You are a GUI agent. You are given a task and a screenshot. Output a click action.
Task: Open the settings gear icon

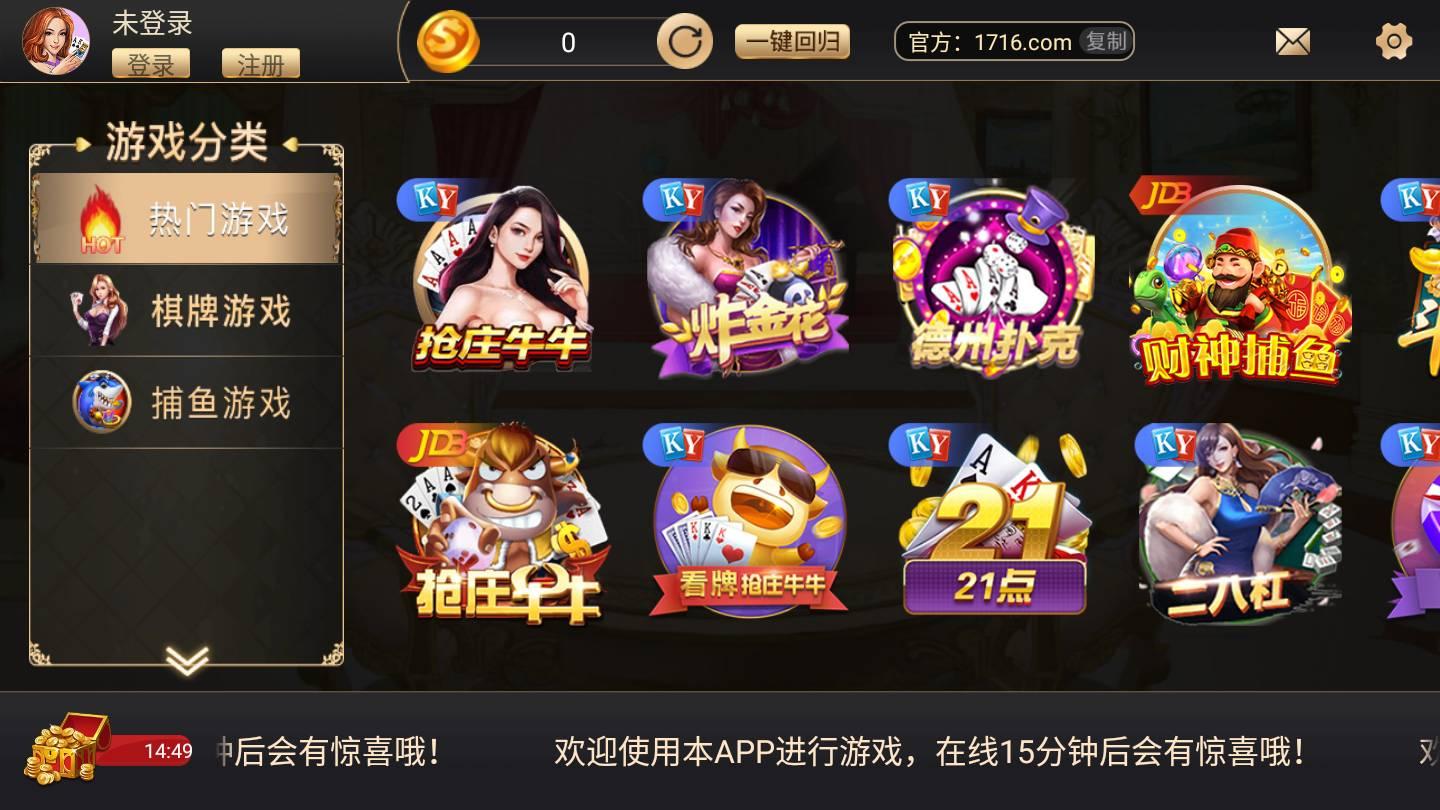[x=1394, y=40]
